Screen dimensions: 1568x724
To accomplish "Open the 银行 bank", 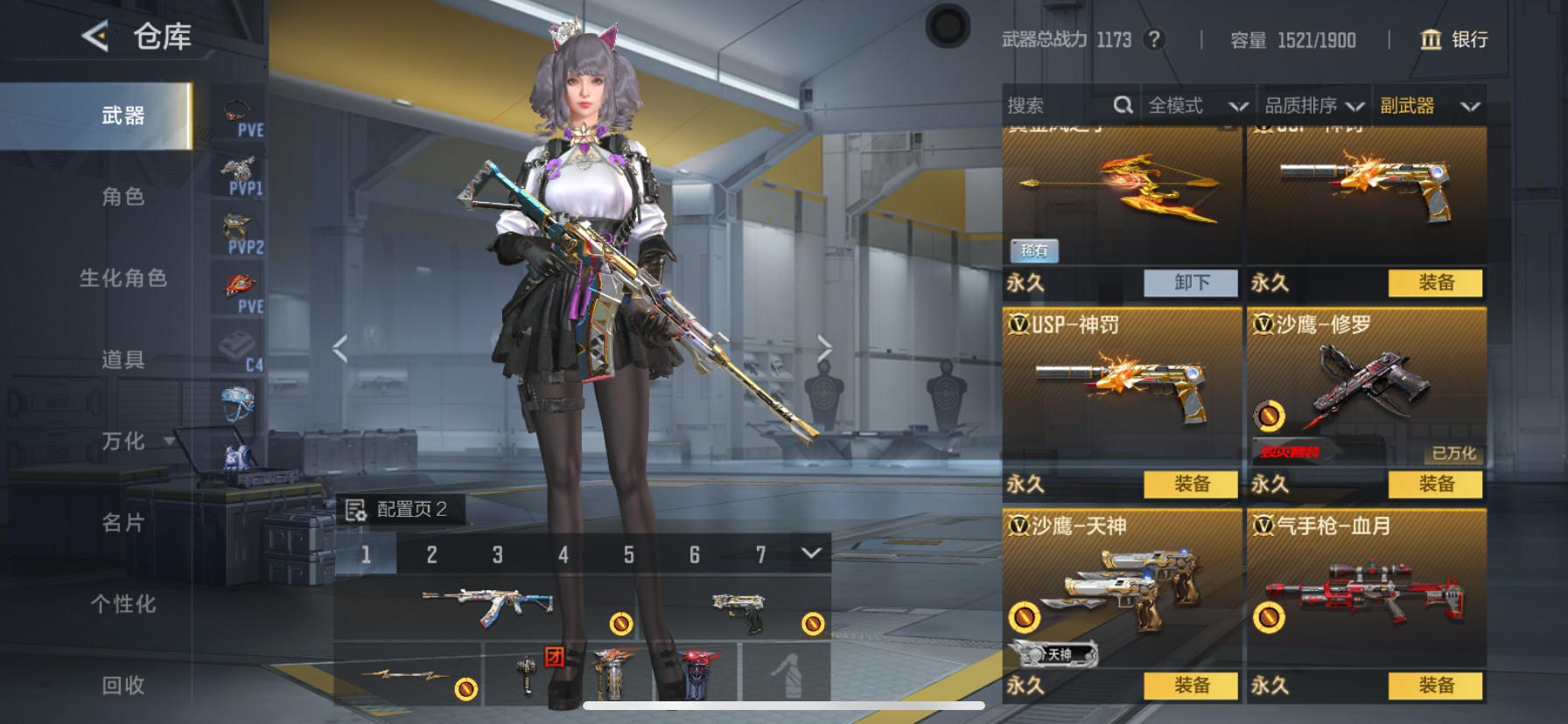I will (1454, 39).
